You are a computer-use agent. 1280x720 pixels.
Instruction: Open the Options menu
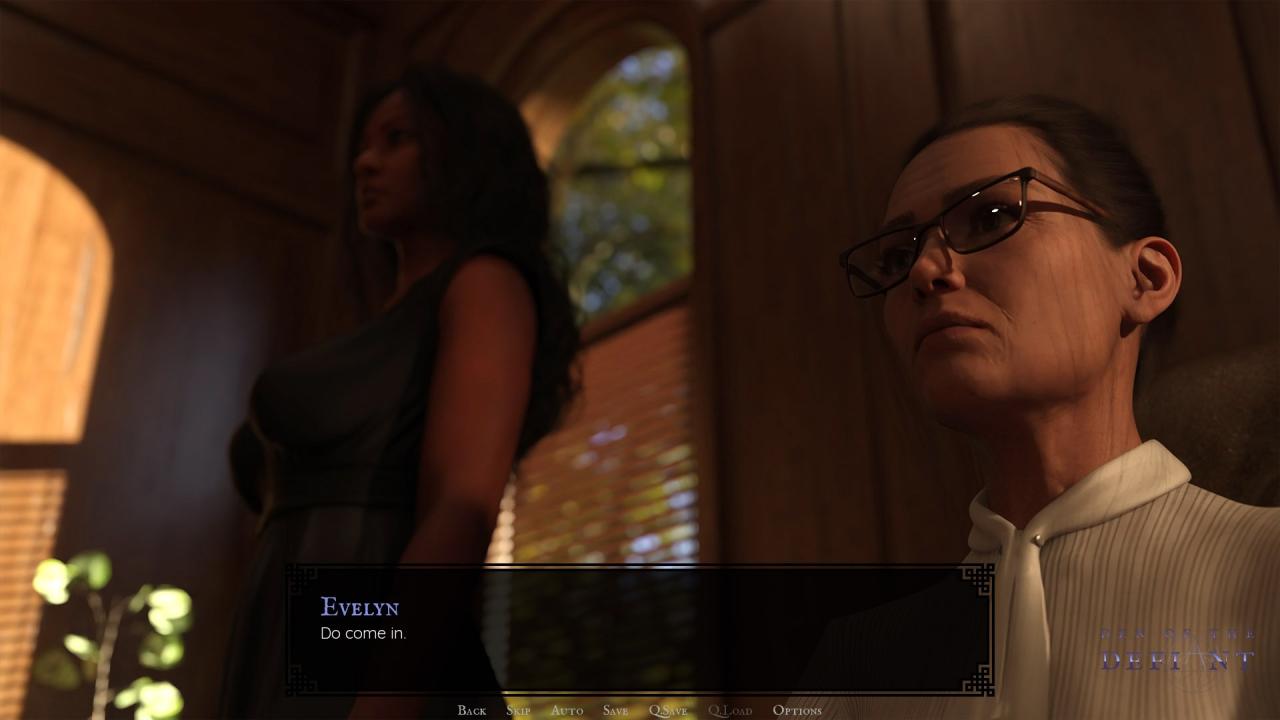(x=797, y=710)
